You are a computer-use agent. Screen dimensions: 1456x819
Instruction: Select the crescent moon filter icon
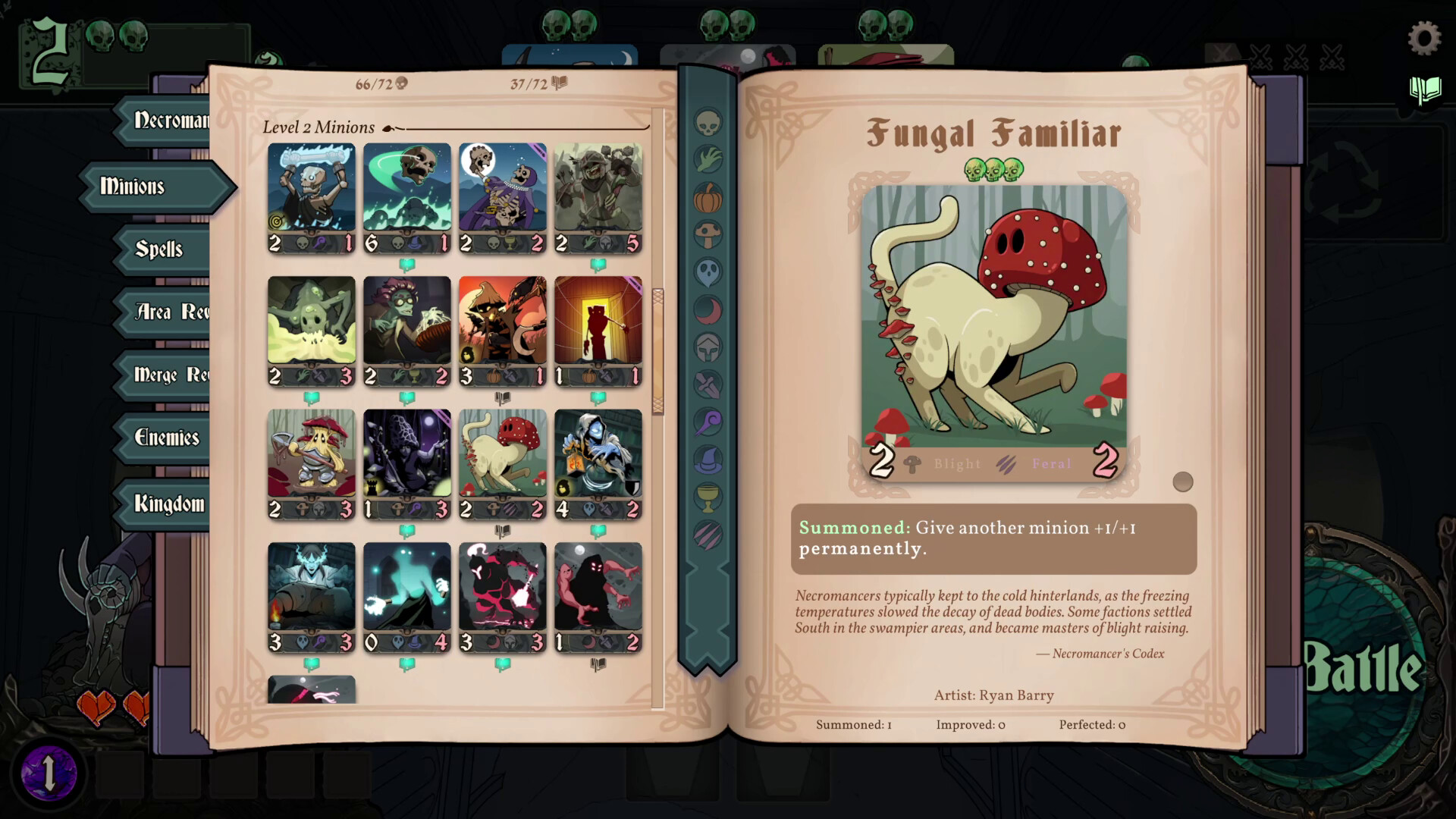tap(709, 309)
